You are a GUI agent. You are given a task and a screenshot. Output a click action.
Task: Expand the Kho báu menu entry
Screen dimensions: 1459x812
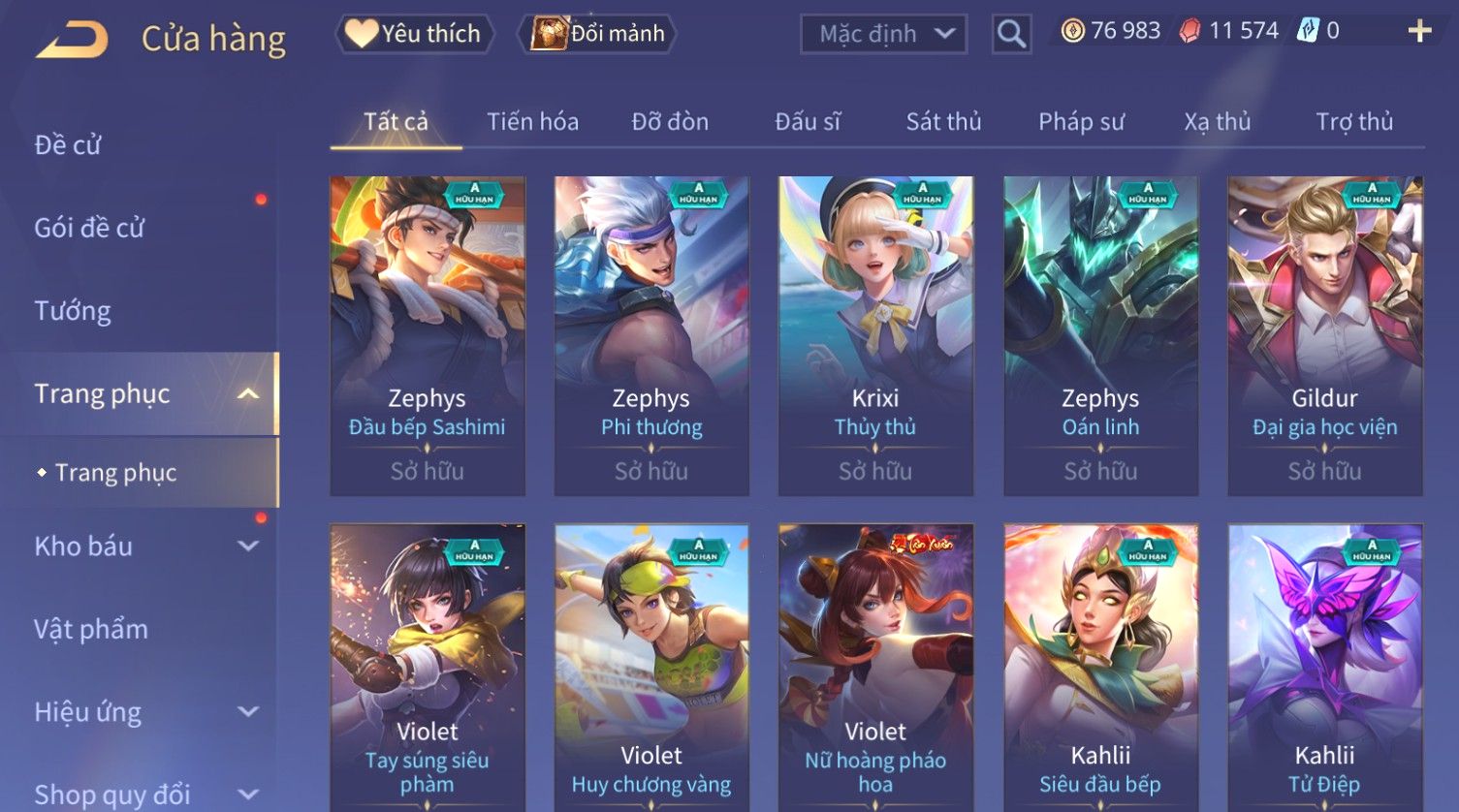[145, 547]
